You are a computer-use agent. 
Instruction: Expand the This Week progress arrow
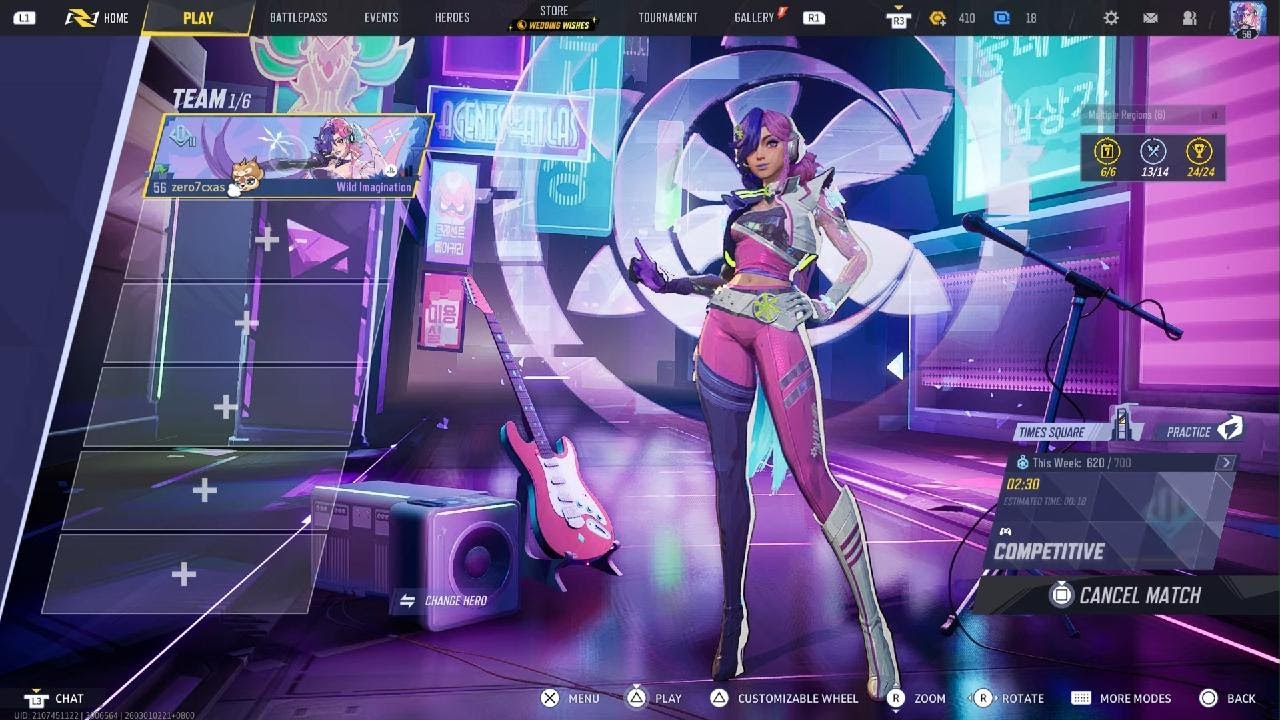click(x=1225, y=463)
